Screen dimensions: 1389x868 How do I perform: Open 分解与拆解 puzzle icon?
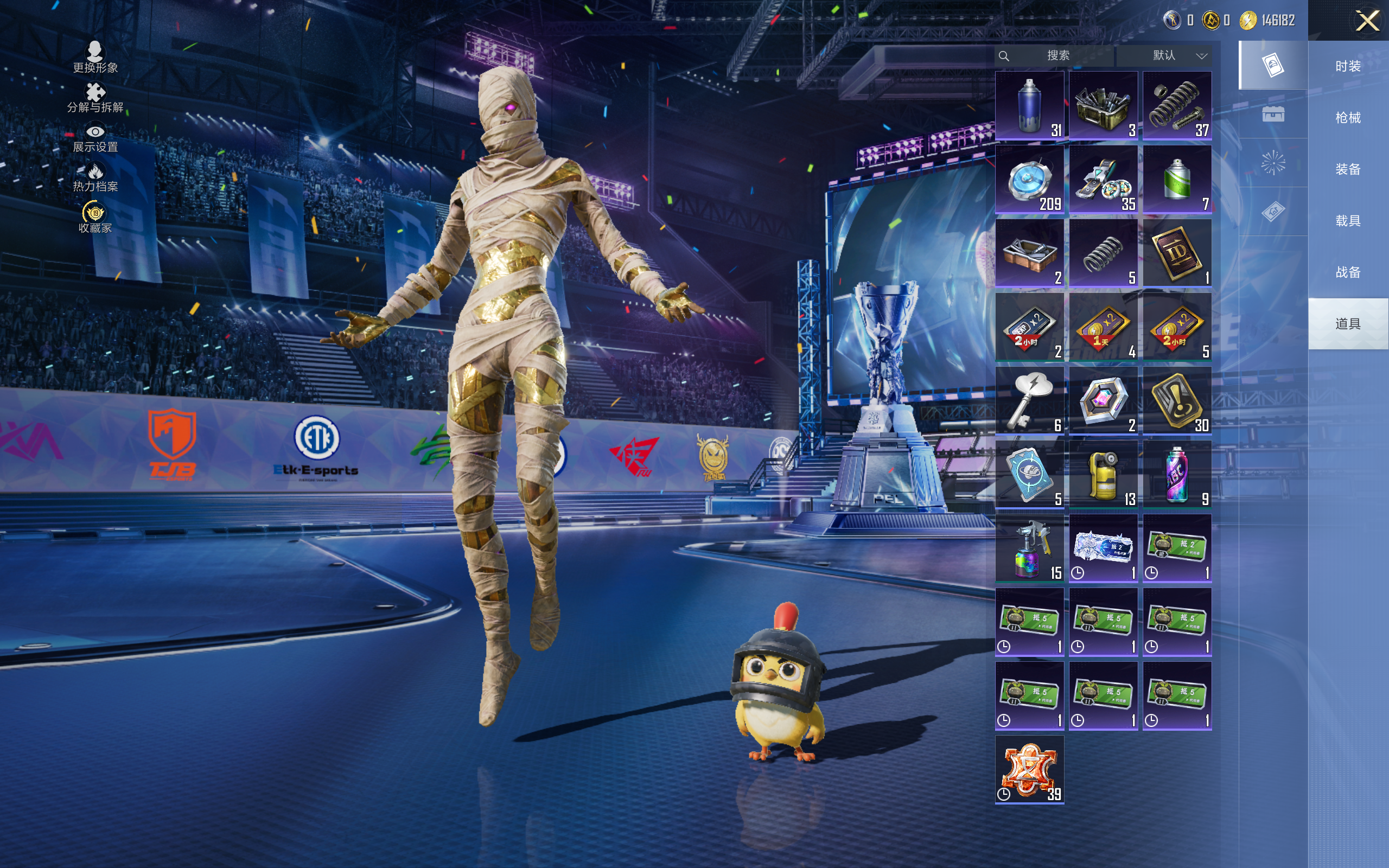95,98
